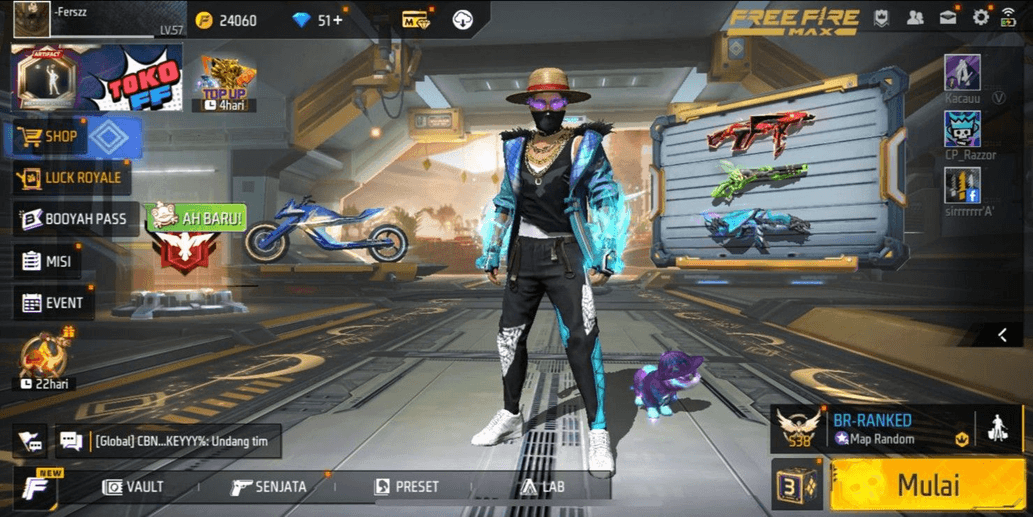Viewport: 1033px width, 517px height.
Task: Collapse the friends panel arrow
Action: tap(1002, 335)
